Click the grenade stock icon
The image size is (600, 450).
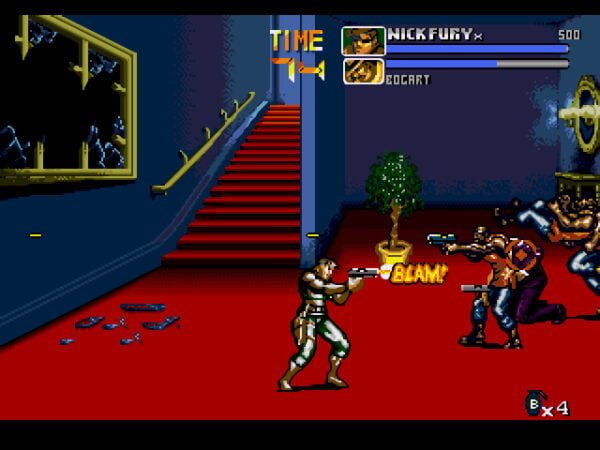[x=535, y=403]
